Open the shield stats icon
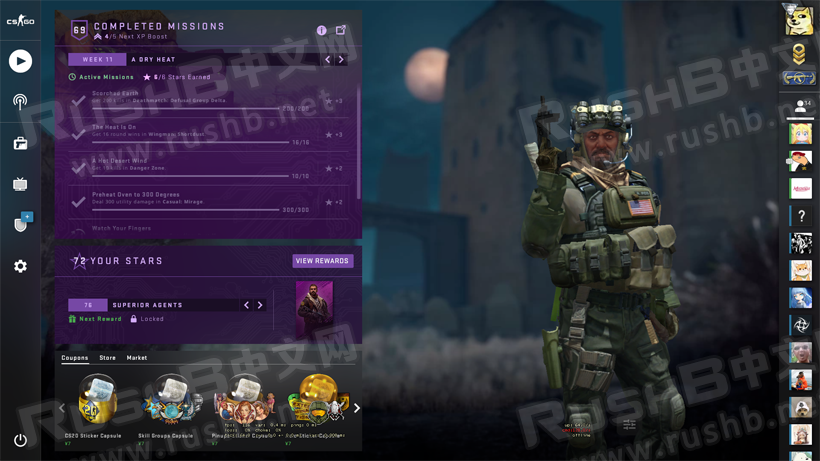 (21, 224)
